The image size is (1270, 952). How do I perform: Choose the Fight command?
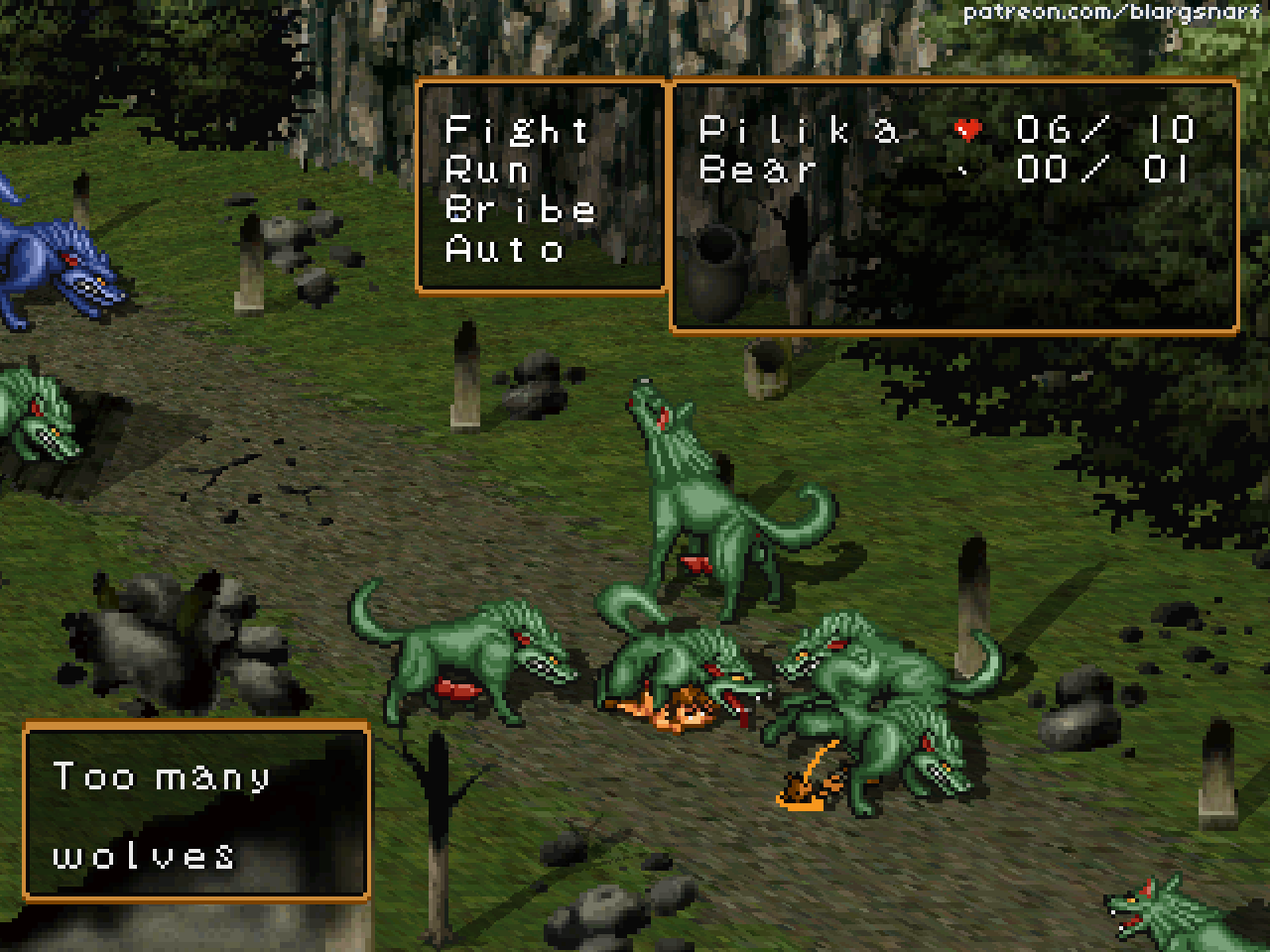[517, 130]
